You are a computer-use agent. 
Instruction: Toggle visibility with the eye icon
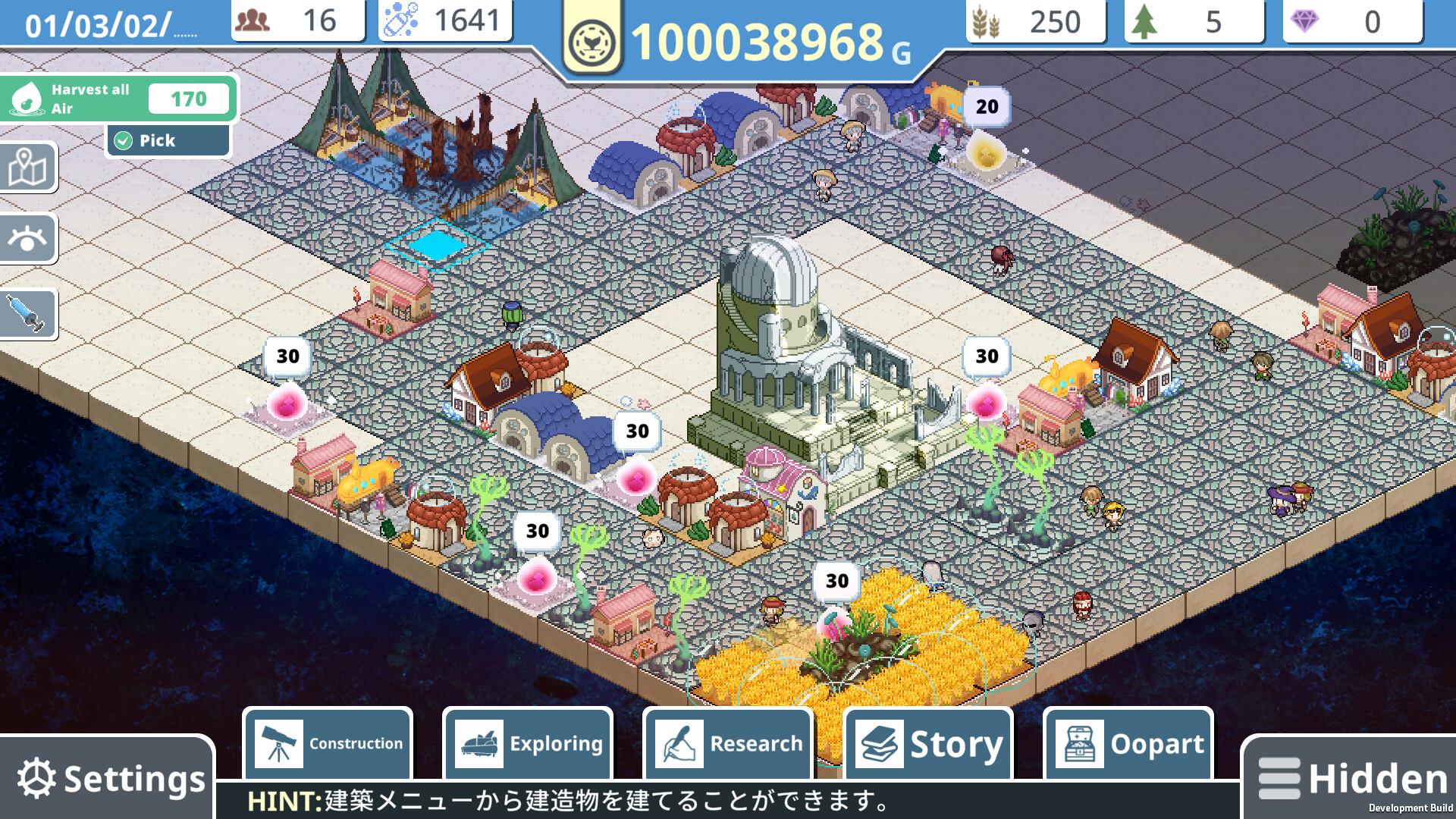pos(28,239)
